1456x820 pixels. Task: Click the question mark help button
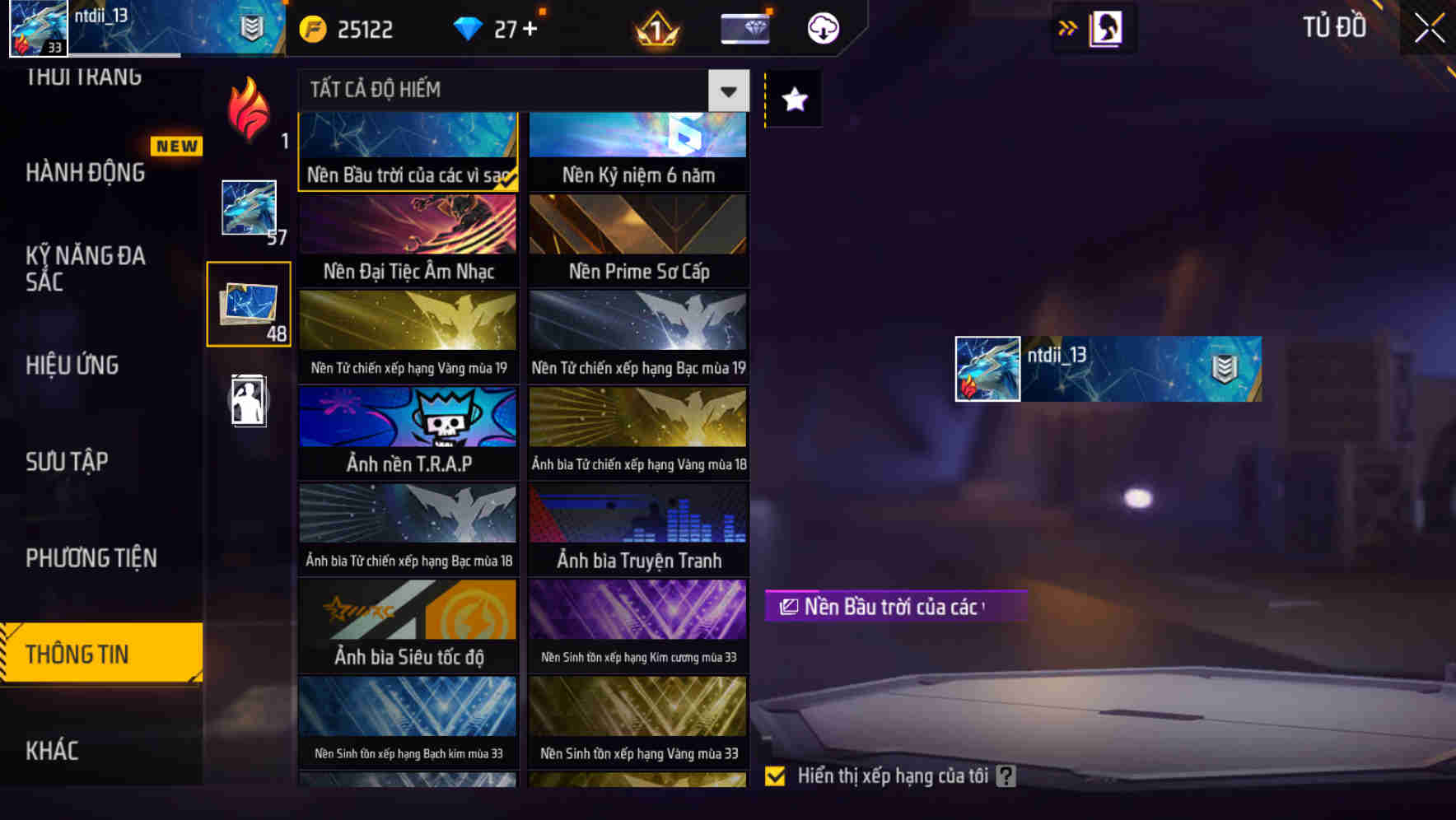1006,775
